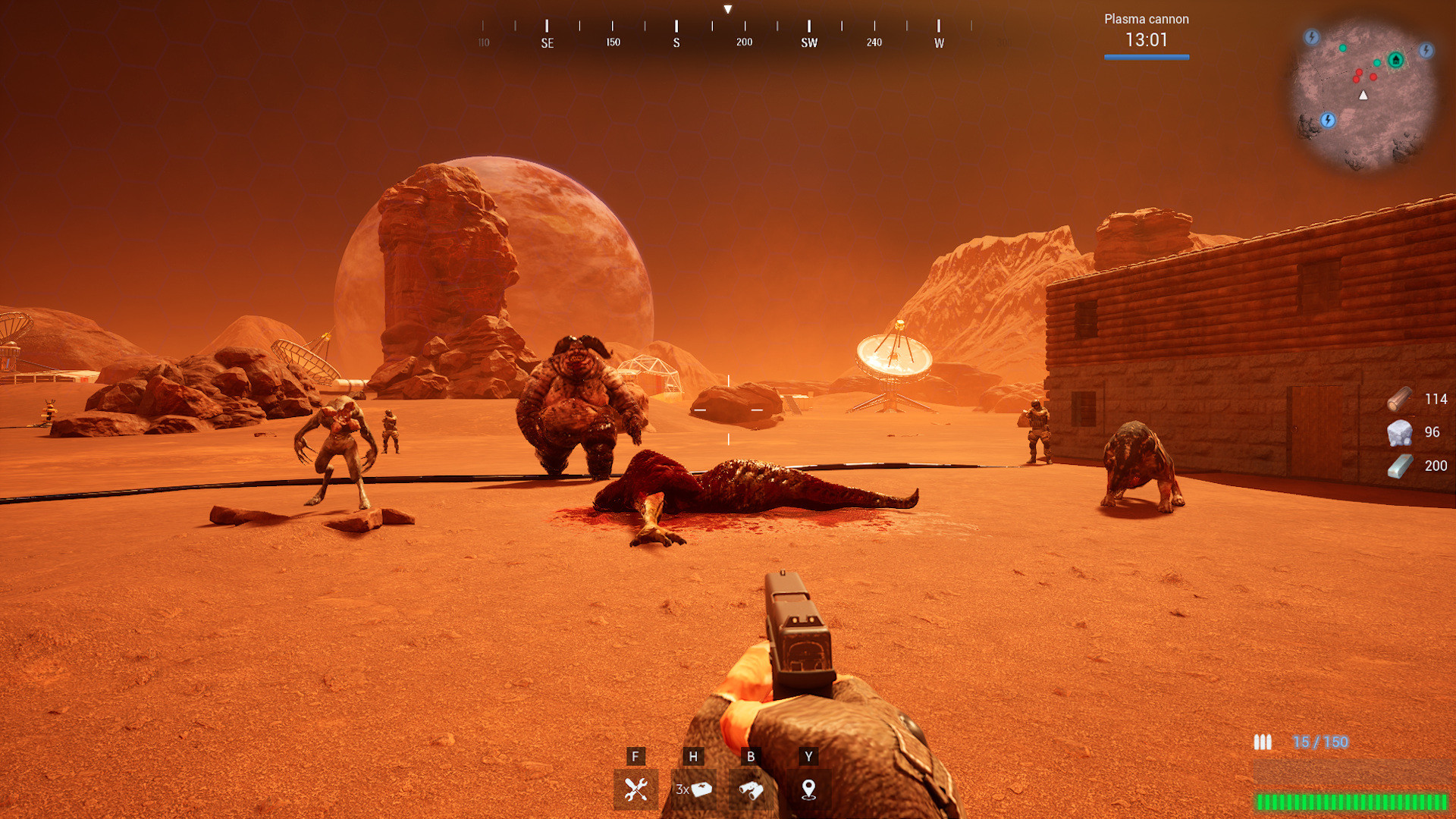Viewport: 1456px width, 819px height.
Task: Place a location marker via the Y slot
Action: [x=808, y=789]
